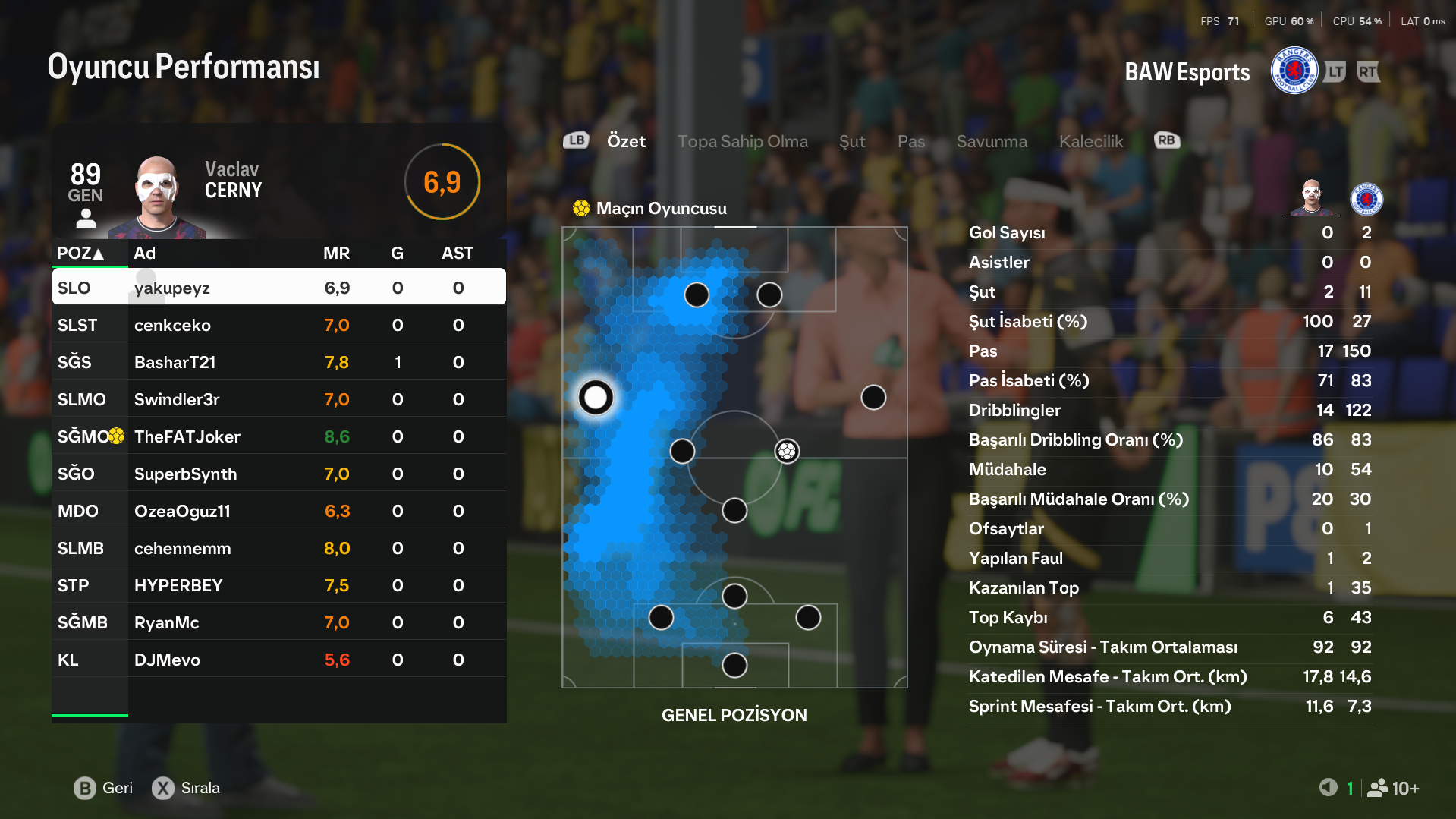Viewport: 1456px width, 819px height.
Task: Click the Sırala sort button
Action: pyautogui.click(x=187, y=788)
